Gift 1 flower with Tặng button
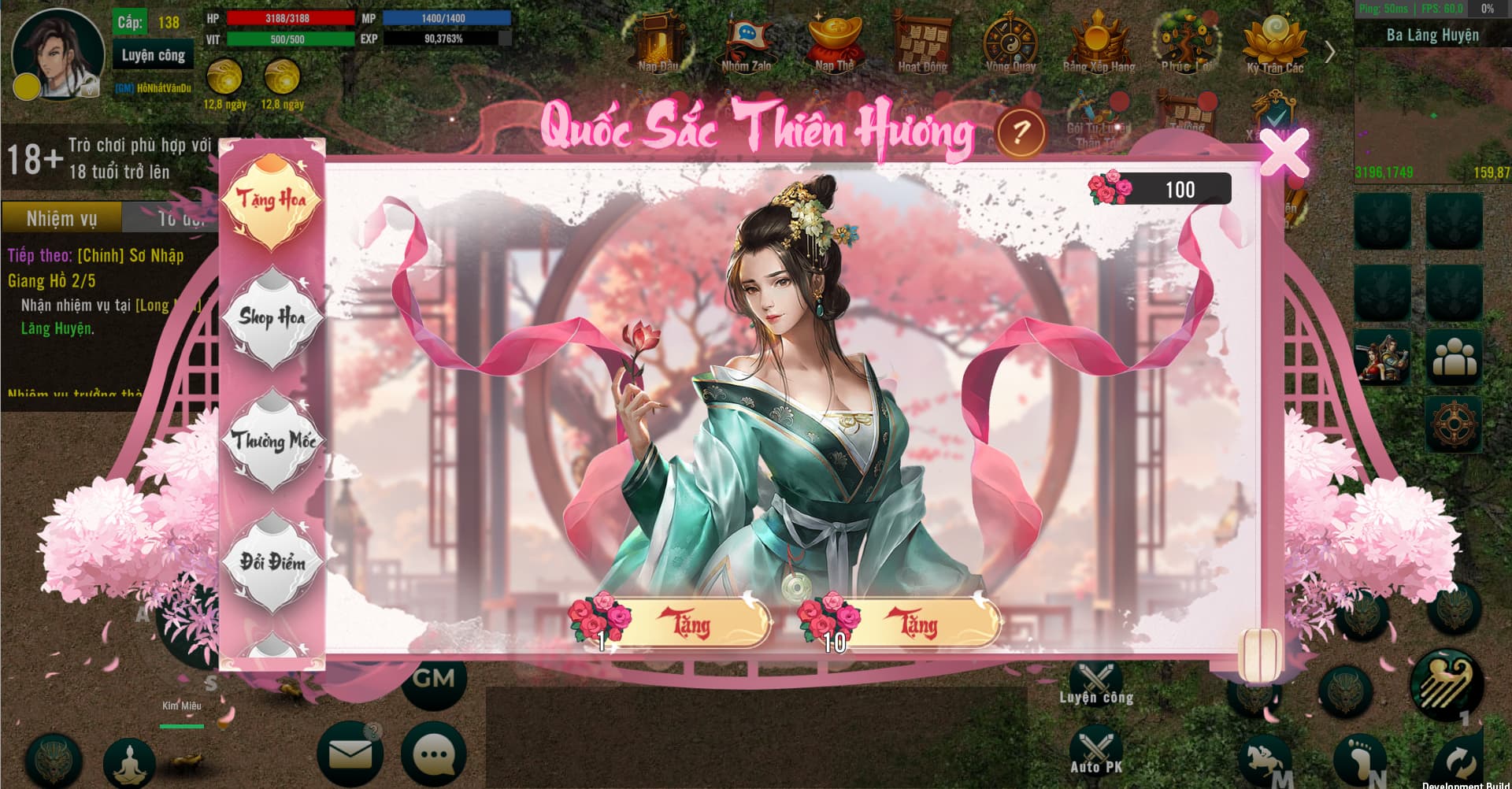The image size is (1512, 789). [x=688, y=624]
